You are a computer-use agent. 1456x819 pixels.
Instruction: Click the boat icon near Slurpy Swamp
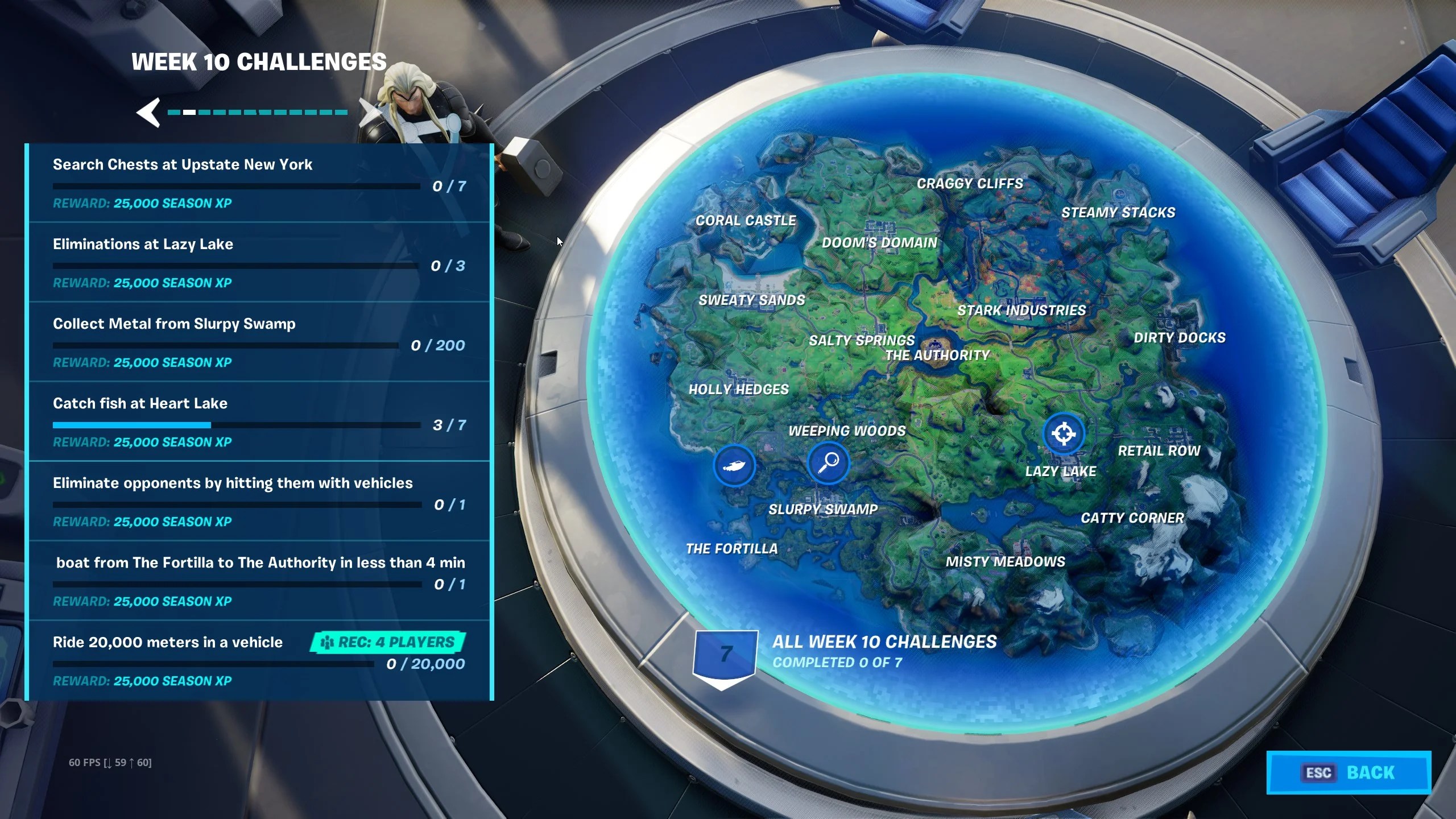pyautogui.click(x=735, y=464)
